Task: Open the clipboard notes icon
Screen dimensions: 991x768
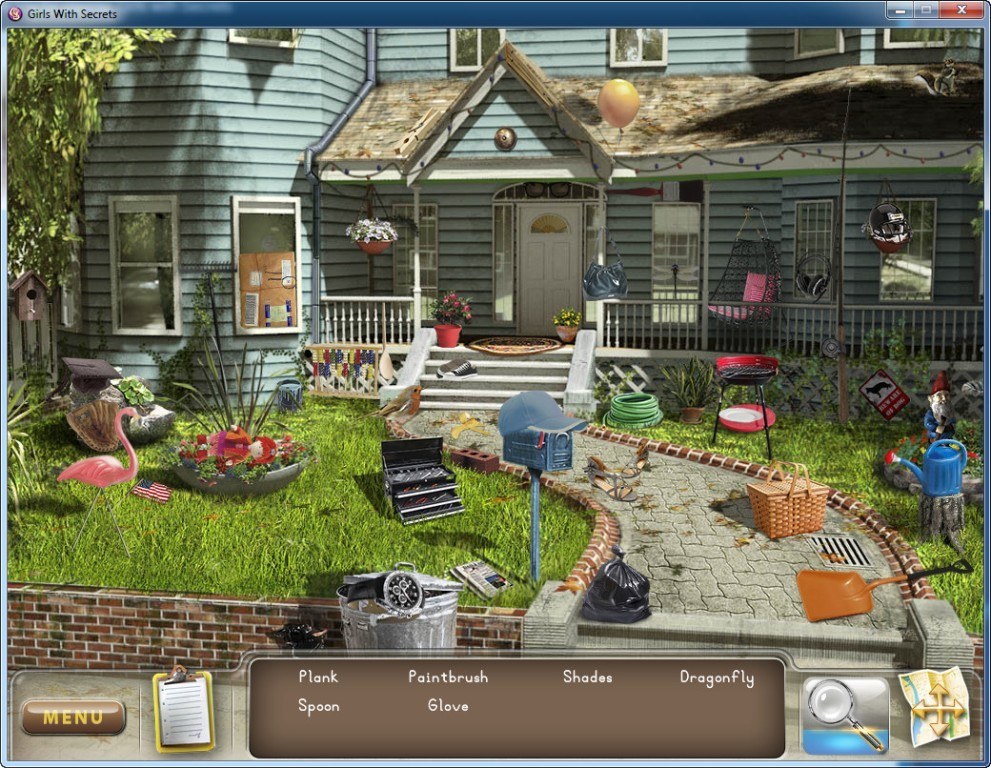Action: (x=183, y=711)
